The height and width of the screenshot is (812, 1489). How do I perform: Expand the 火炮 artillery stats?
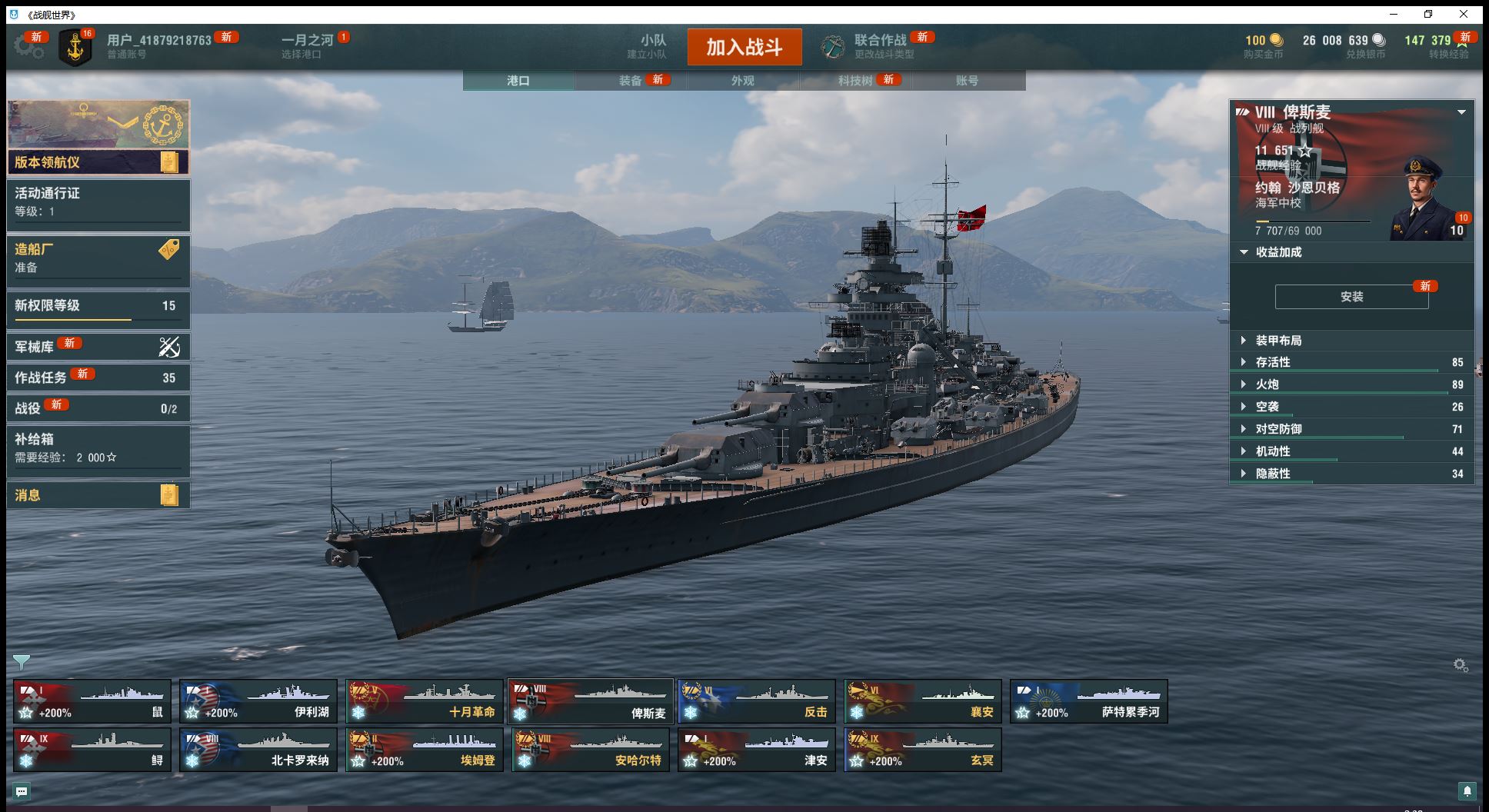click(x=1267, y=384)
